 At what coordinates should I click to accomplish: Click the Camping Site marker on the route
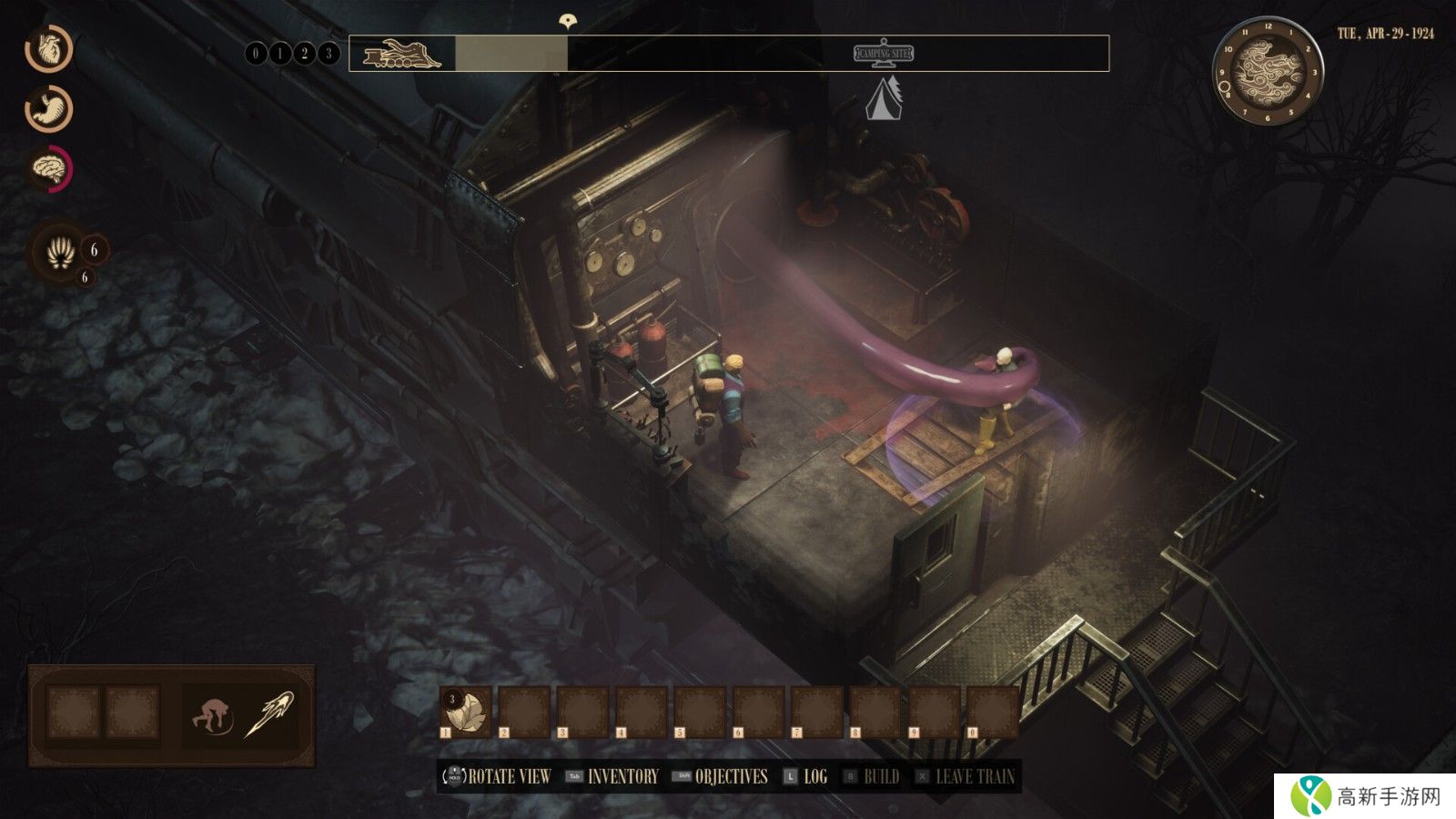[x=884, y=55]
